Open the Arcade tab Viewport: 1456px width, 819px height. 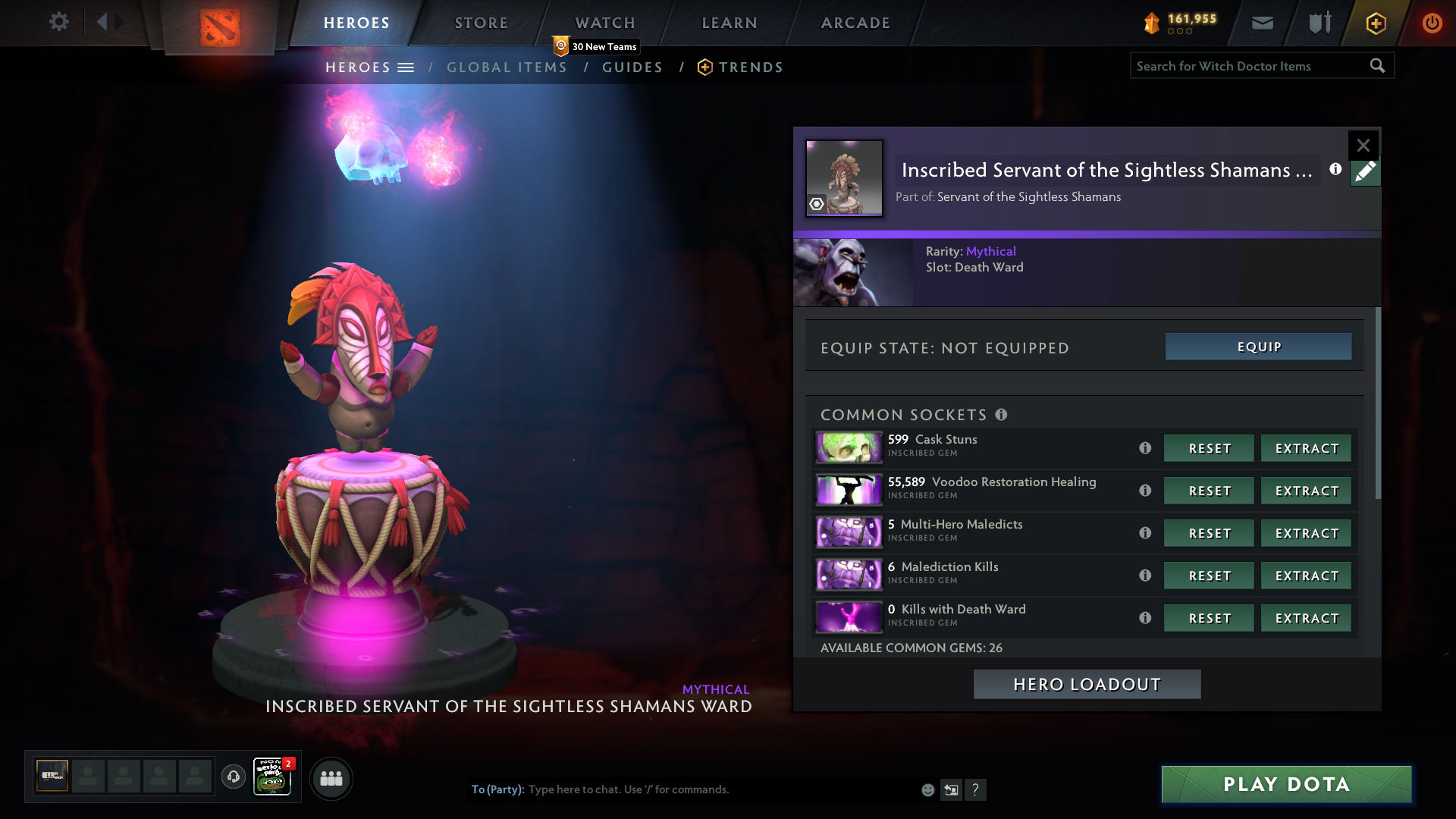(x=855, y=23)
